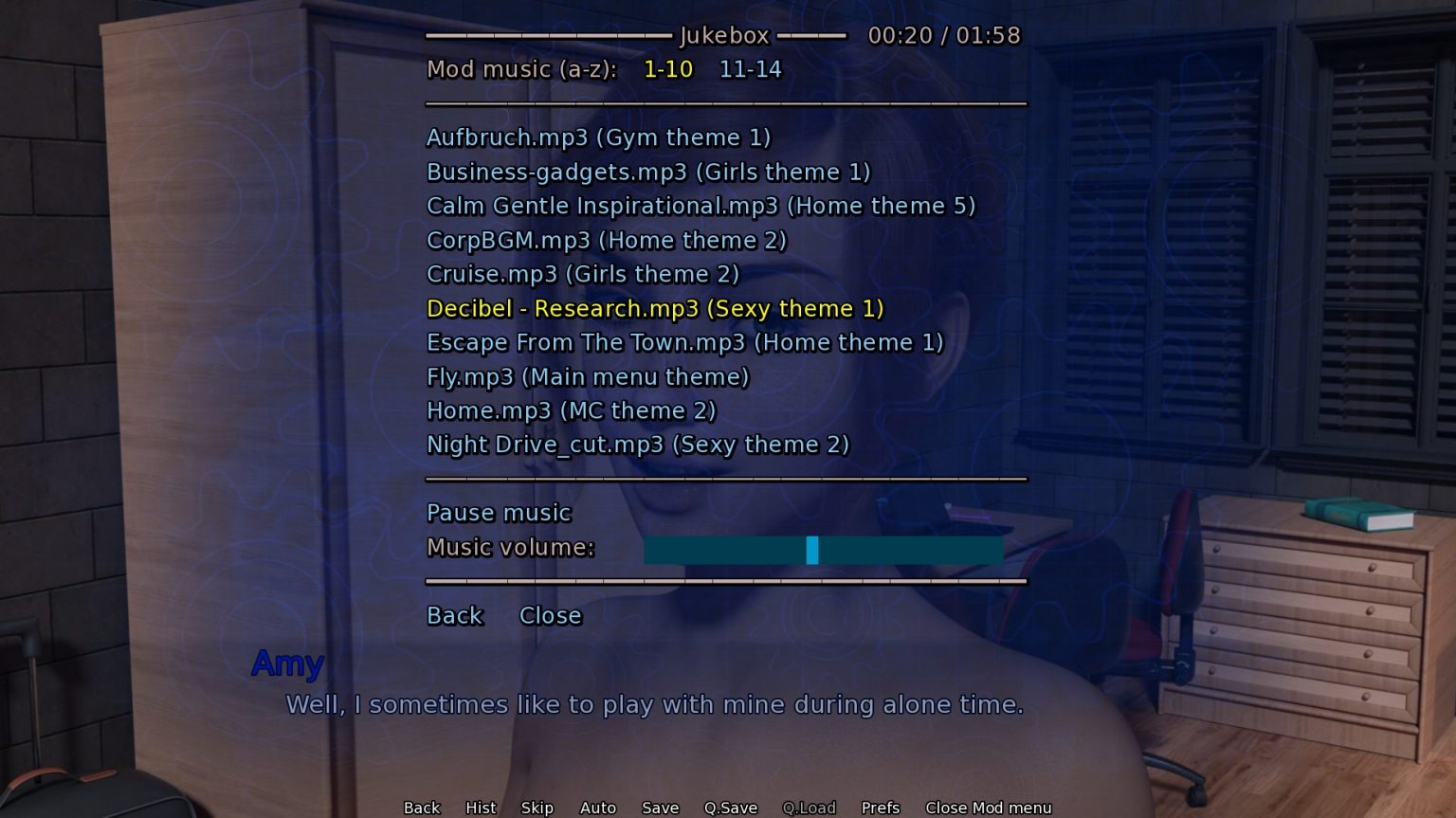Choose CorpBGM.mp3 Home theme 2
Screen dimensions: 1456x818
(x=606, y=240)
